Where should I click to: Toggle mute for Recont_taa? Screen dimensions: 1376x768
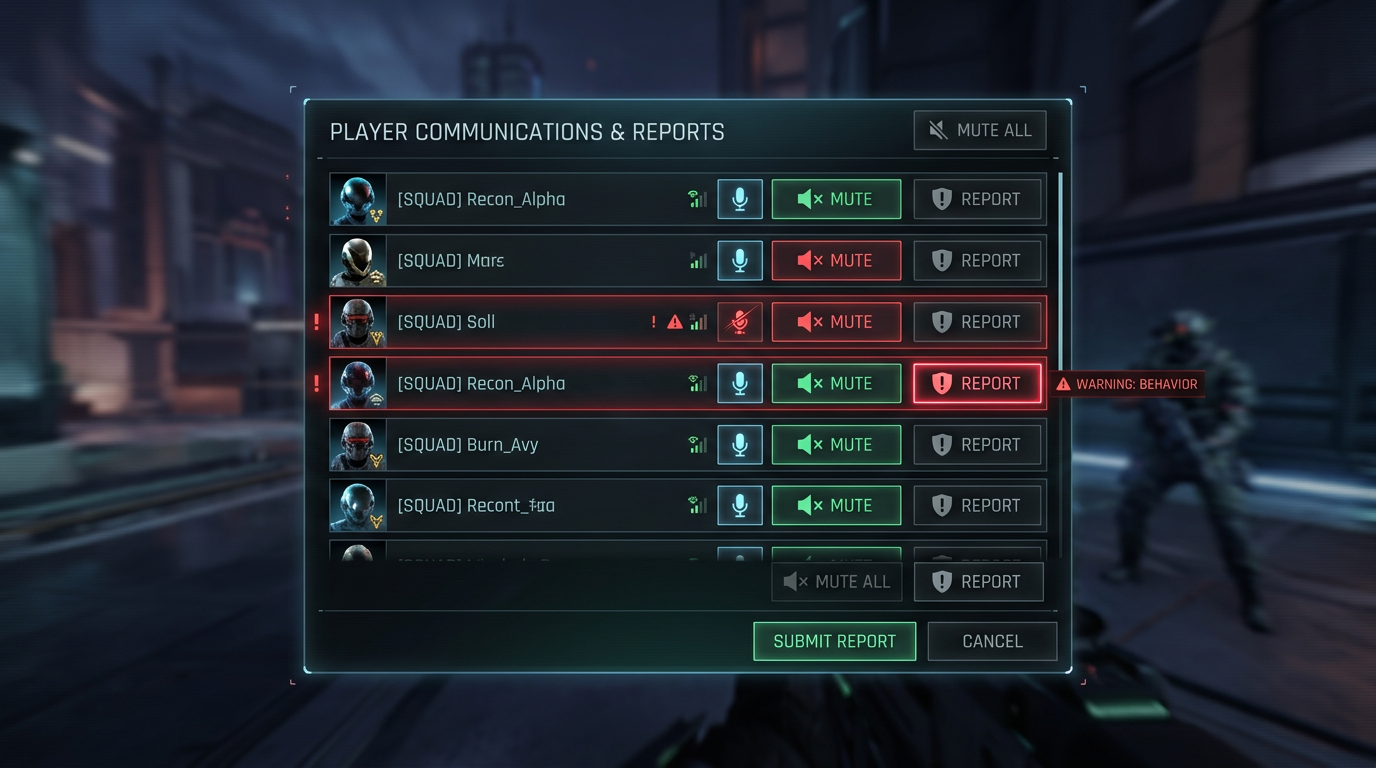836,505
